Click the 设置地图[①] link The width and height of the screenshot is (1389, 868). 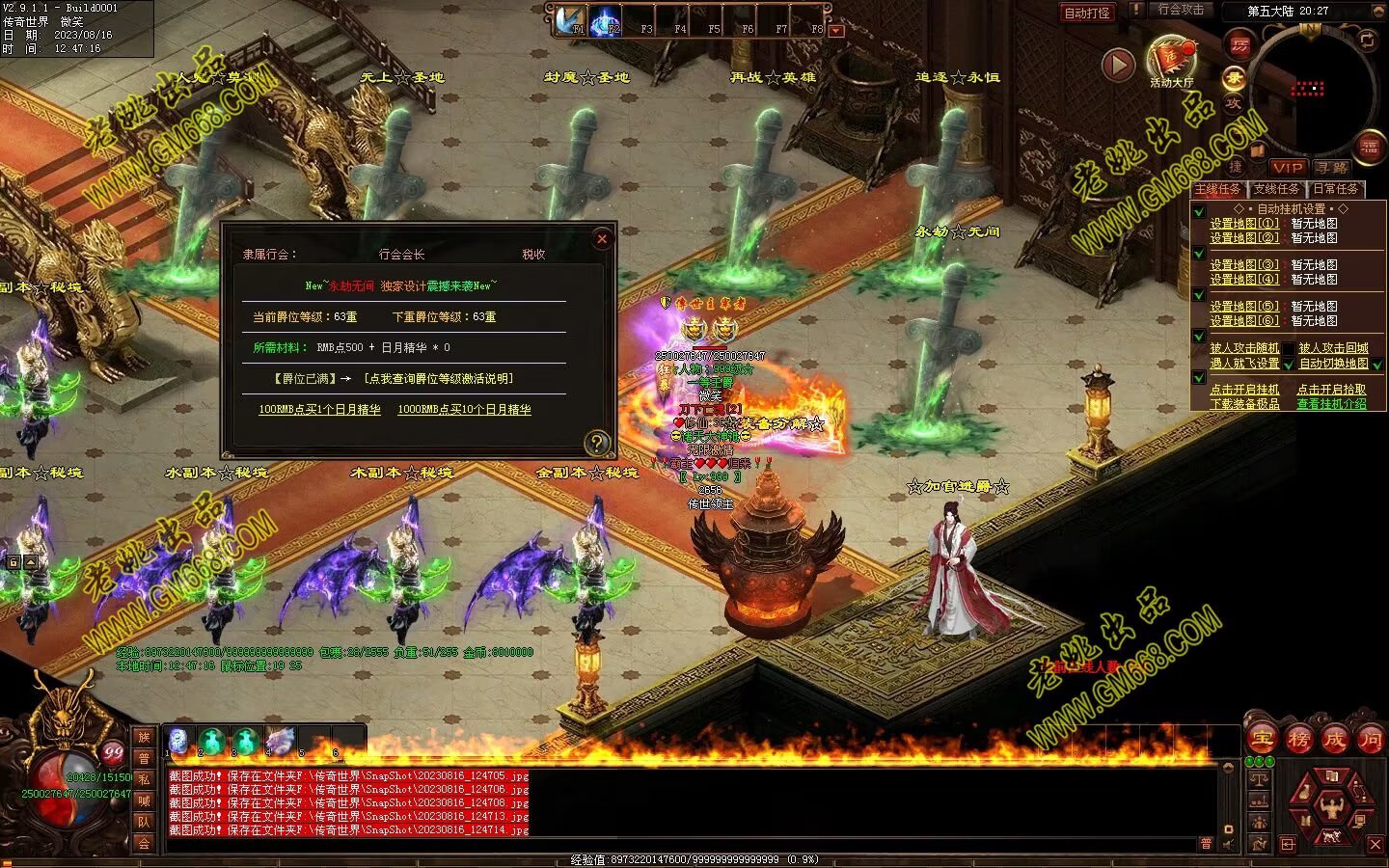click(x=1244, y=224)
